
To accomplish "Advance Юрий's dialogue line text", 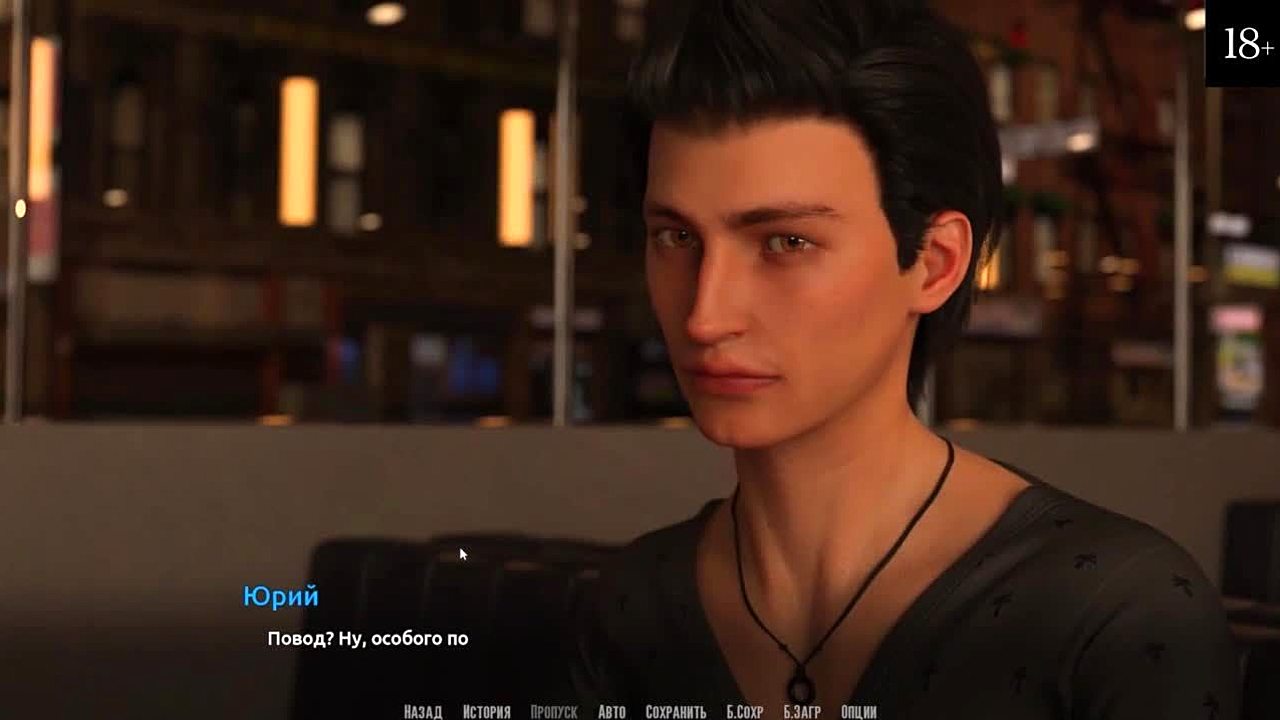I will [367, 638].
